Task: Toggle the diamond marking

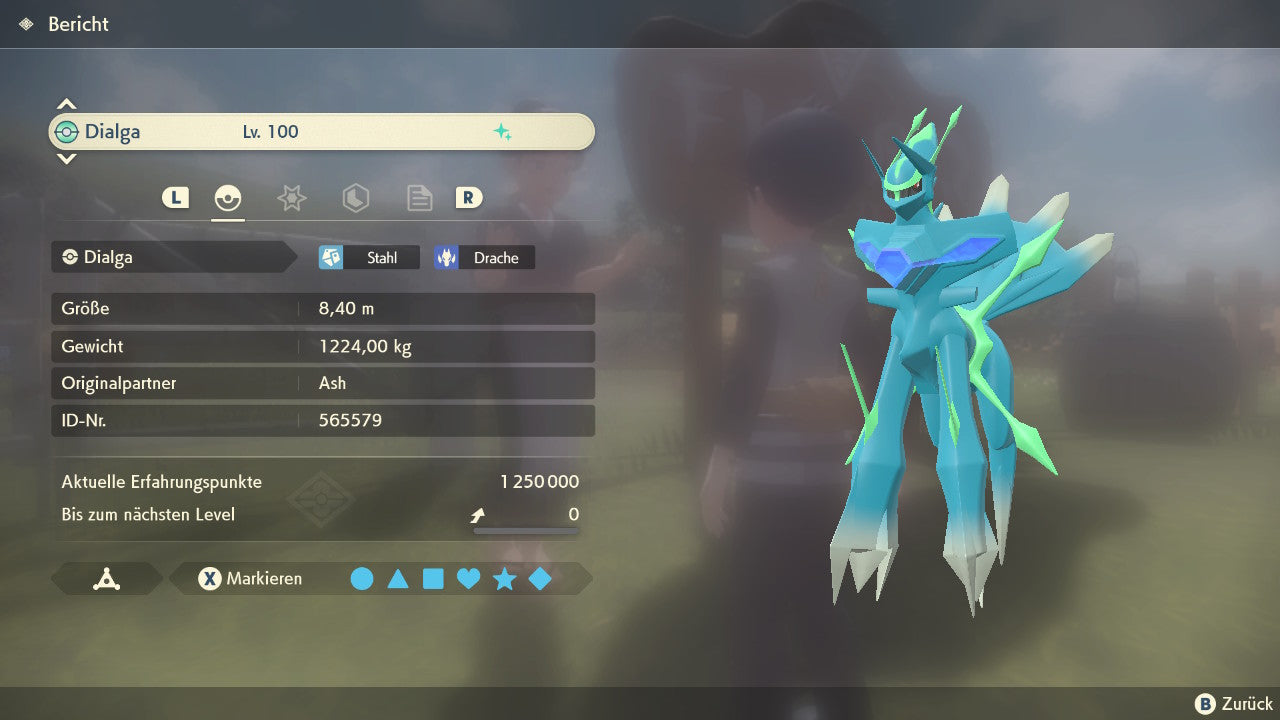Action: (540, 578)
